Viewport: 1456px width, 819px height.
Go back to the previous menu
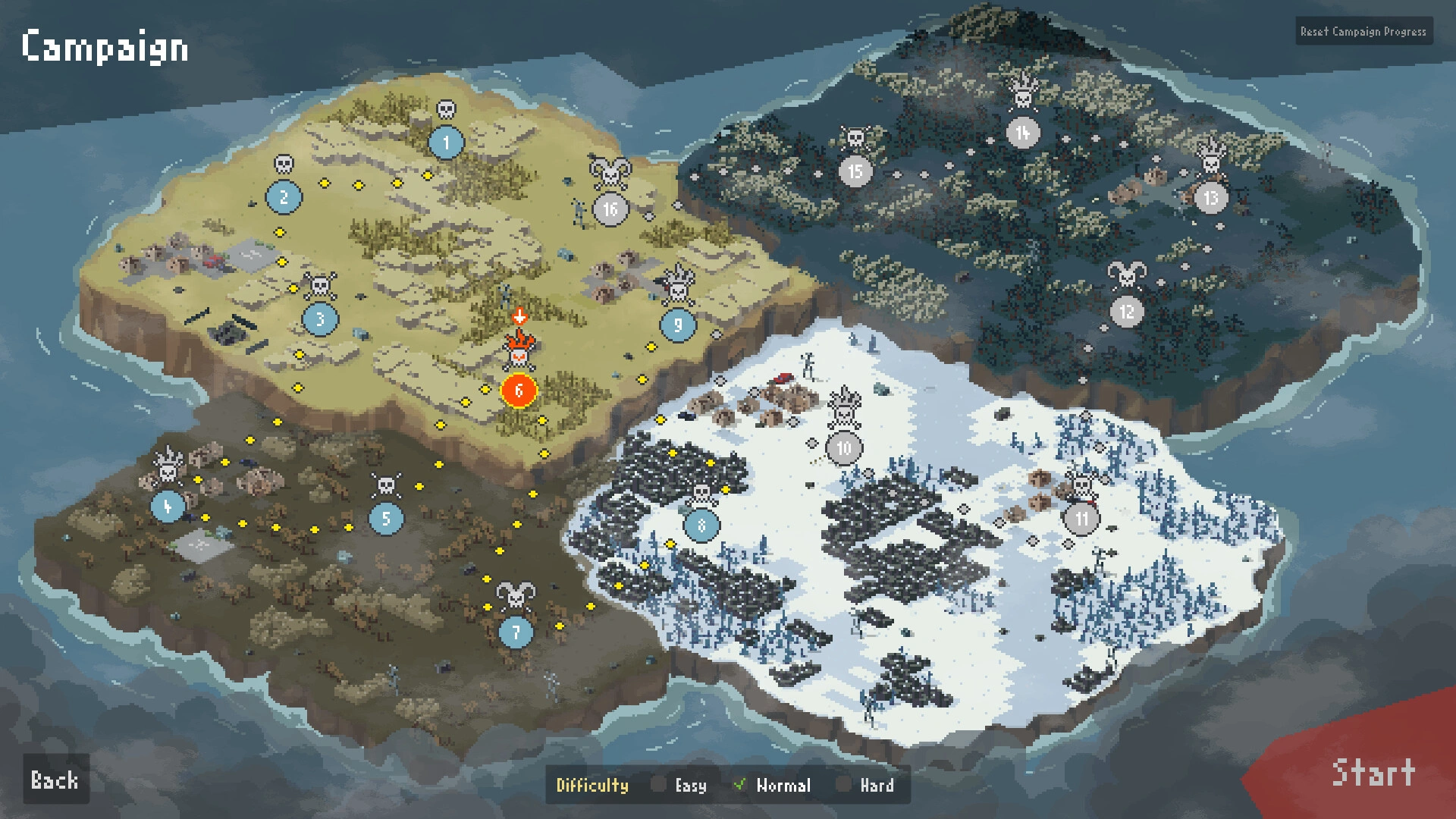55,780
